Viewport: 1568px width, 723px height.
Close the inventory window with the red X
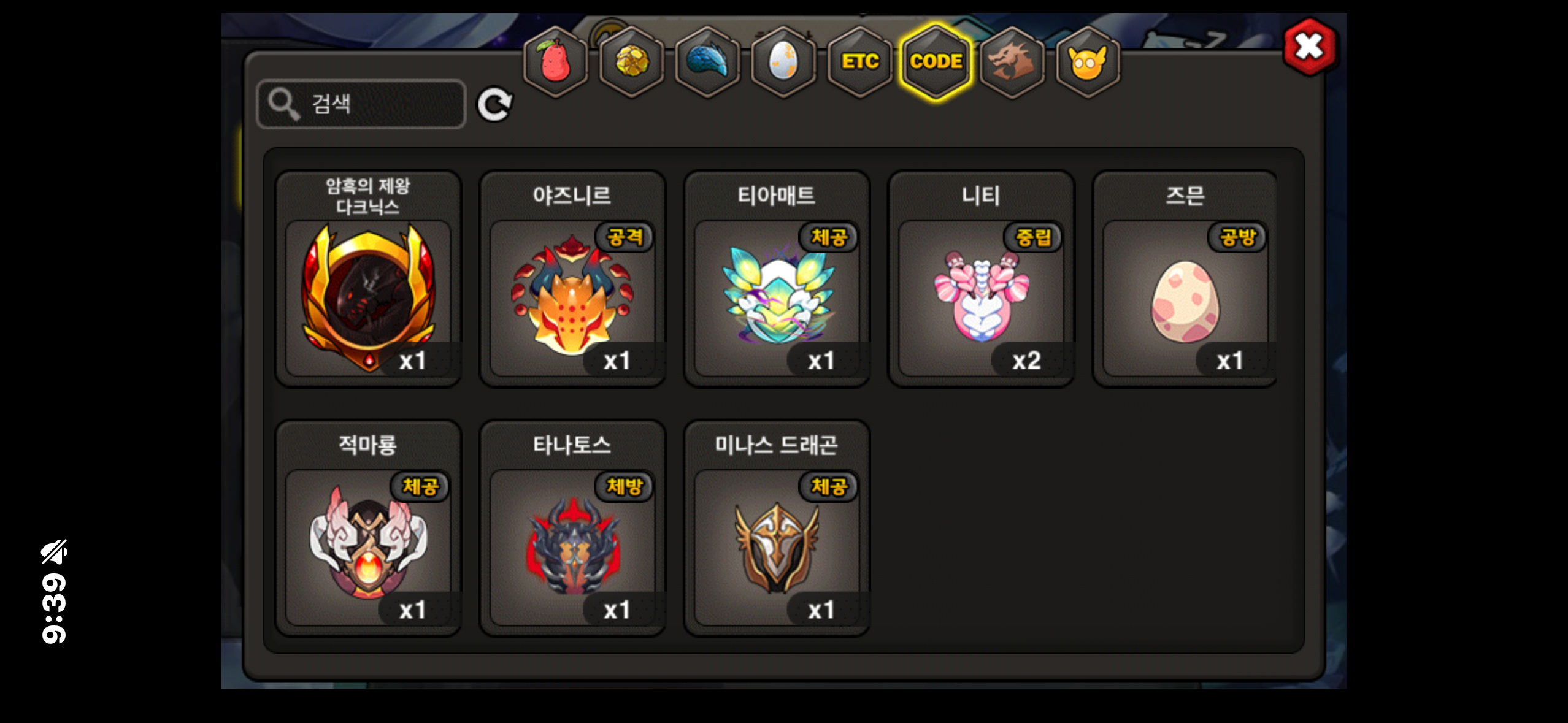click(x=1309, y=47)
